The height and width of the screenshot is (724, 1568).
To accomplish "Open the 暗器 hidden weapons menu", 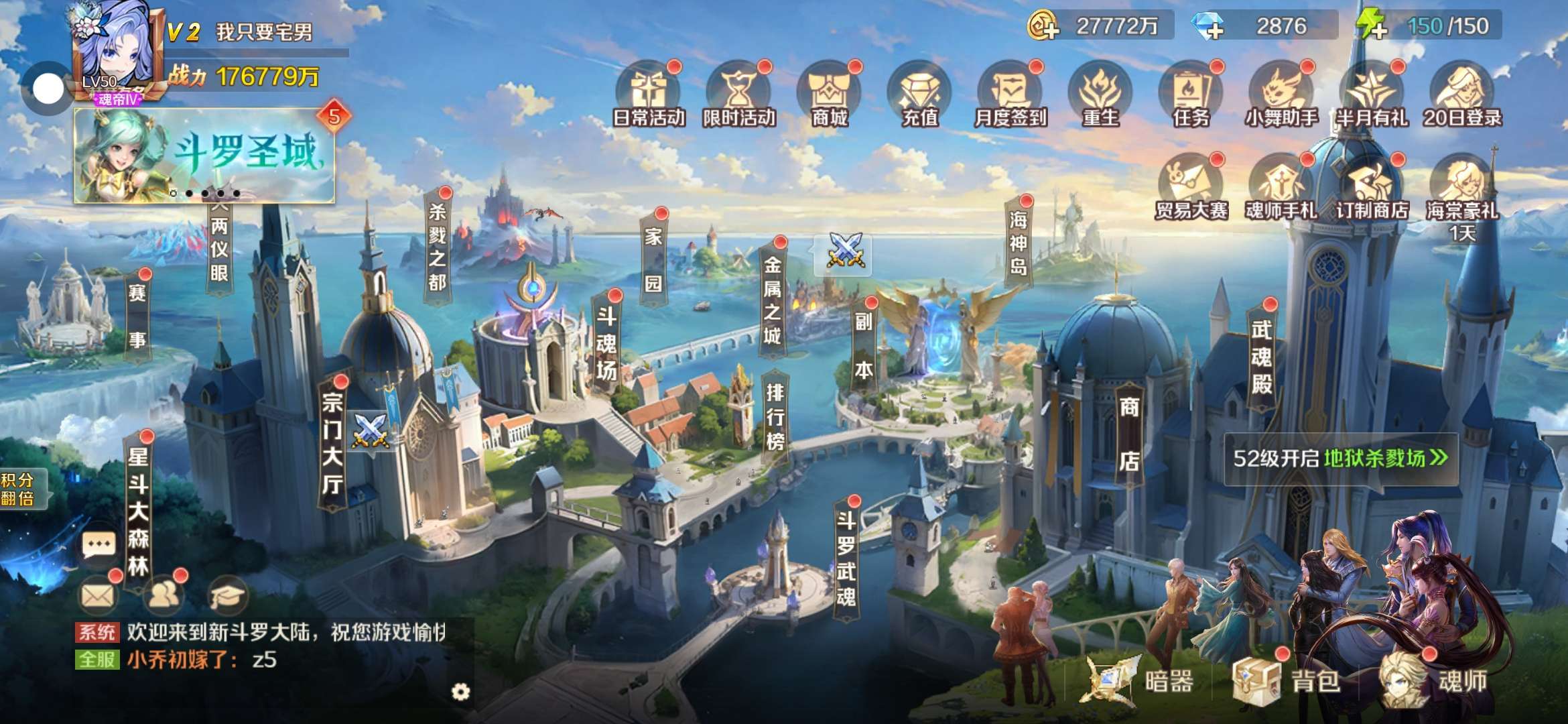I will [1139, 680].
